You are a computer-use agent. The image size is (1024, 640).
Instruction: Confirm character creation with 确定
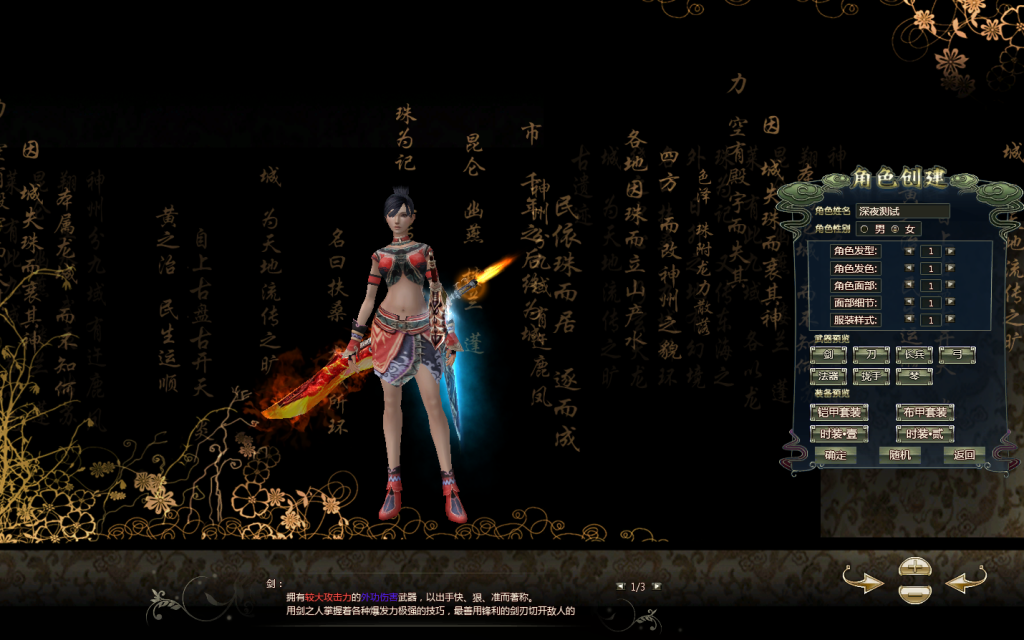(835, 455)
